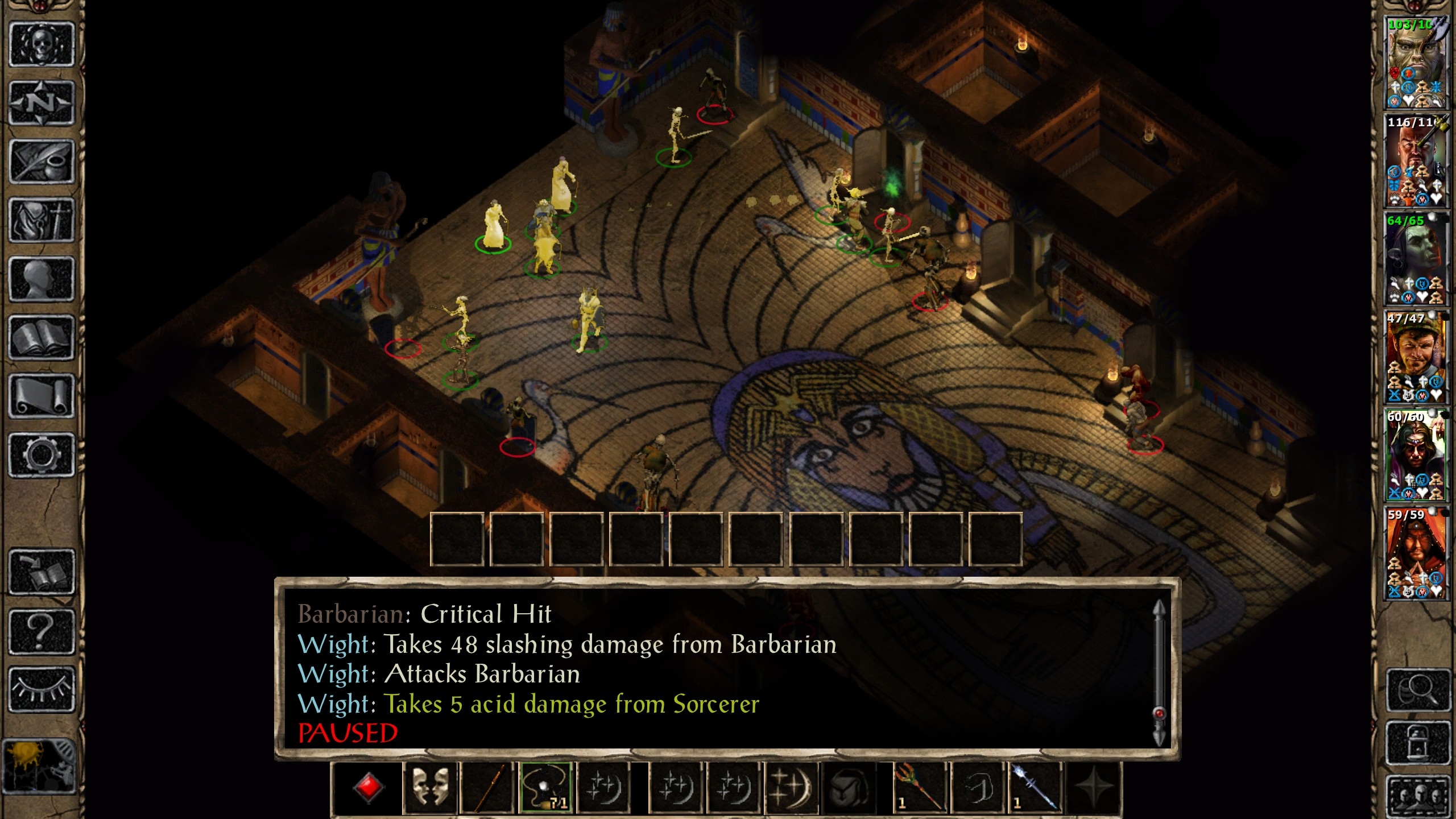Select the pale hooded portrait with 64/65 HP
Screen dimensions: 1456x819
(x=1416, y=259)
